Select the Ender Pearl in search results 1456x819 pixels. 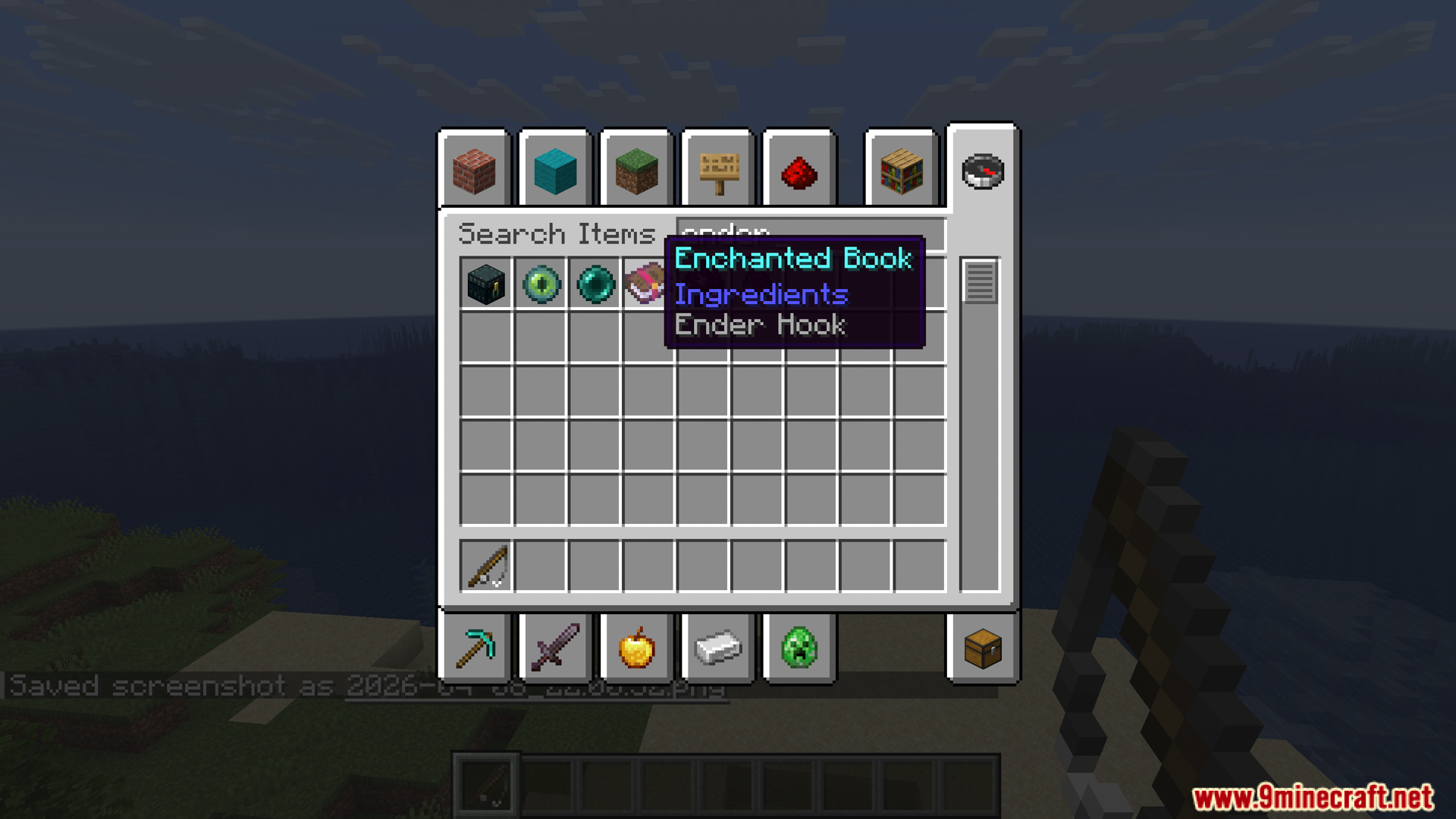pyautogui.click(x=595, y=284)
